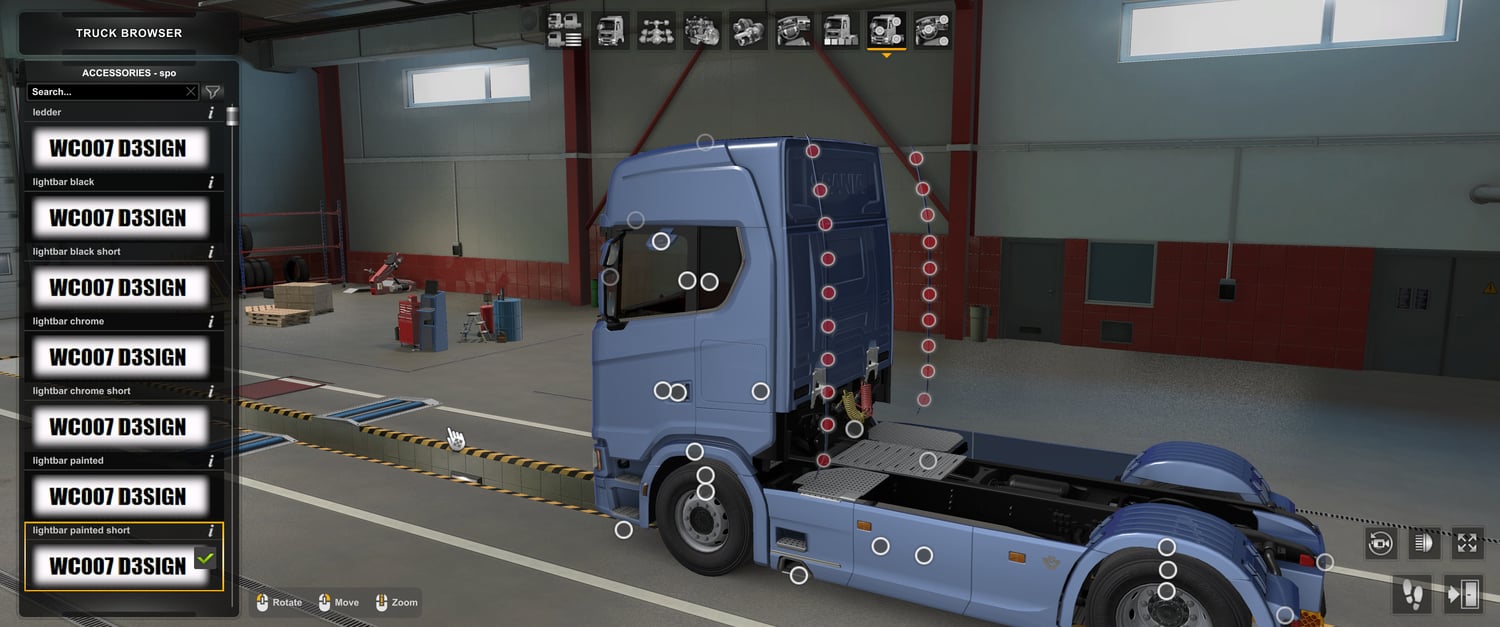Open the funnel filter options
This screenshot has width=1500, height=627.
click(213, 92)
